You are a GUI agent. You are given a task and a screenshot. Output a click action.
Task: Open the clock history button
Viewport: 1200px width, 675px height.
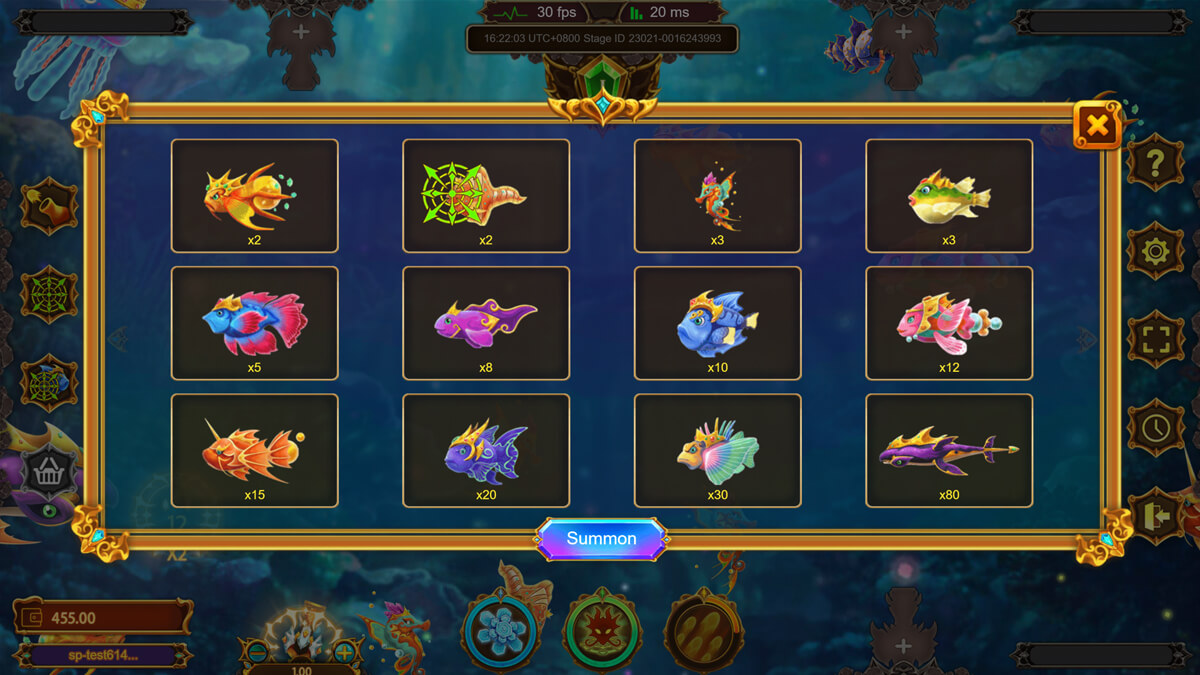[1155, 427]
